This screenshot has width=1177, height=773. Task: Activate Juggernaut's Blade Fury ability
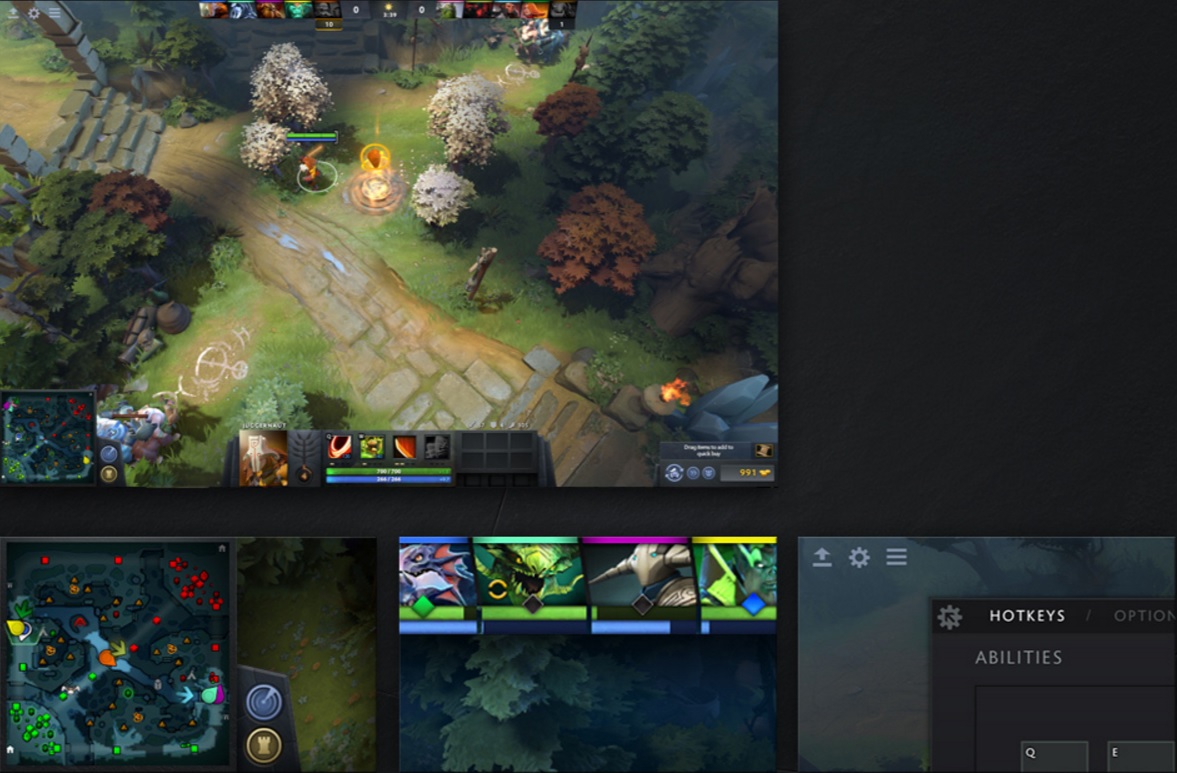coord(340,447)
